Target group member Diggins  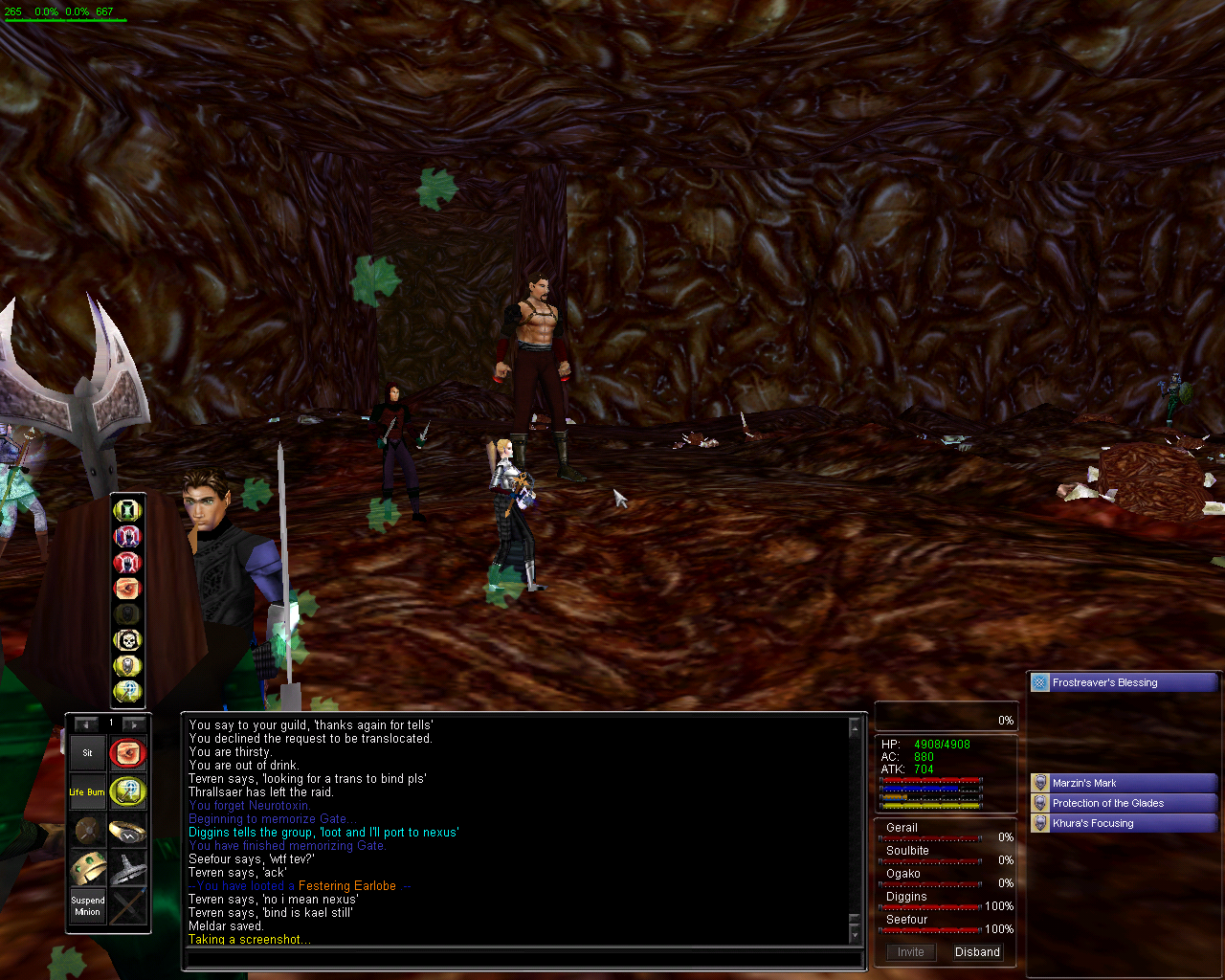tap(906, 897)
